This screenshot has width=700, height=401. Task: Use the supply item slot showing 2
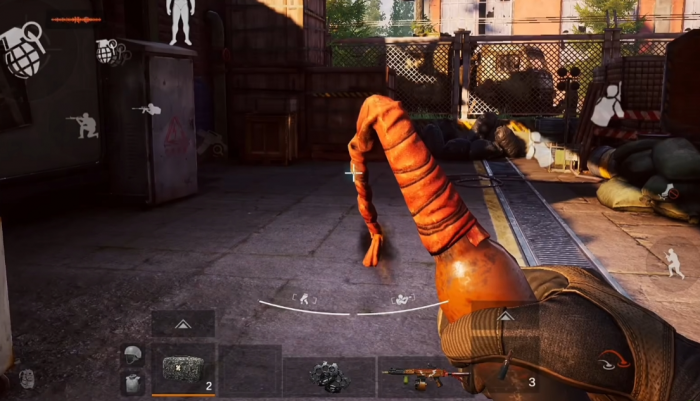(x=183, y=369)
